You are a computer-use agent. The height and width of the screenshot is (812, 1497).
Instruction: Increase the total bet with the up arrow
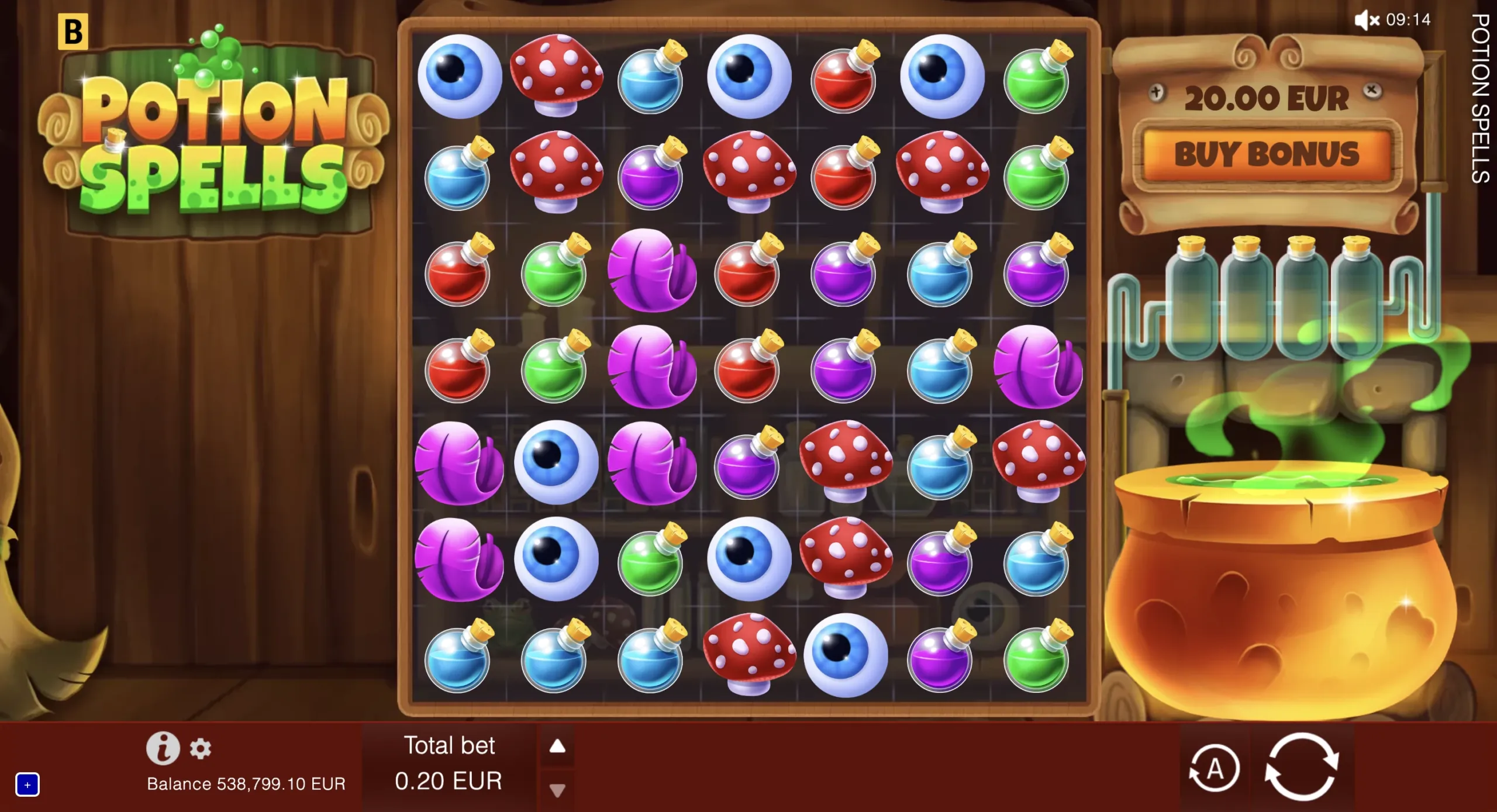(x=557, y=746)
